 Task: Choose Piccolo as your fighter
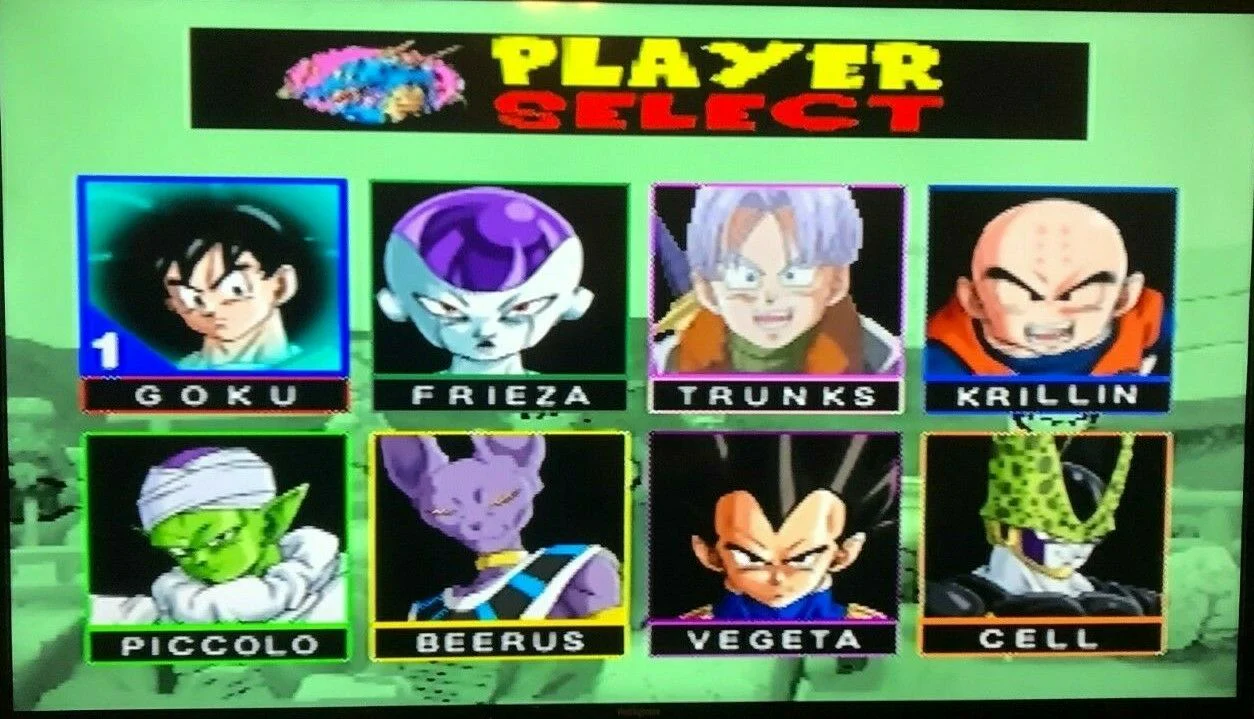(218, 528)
